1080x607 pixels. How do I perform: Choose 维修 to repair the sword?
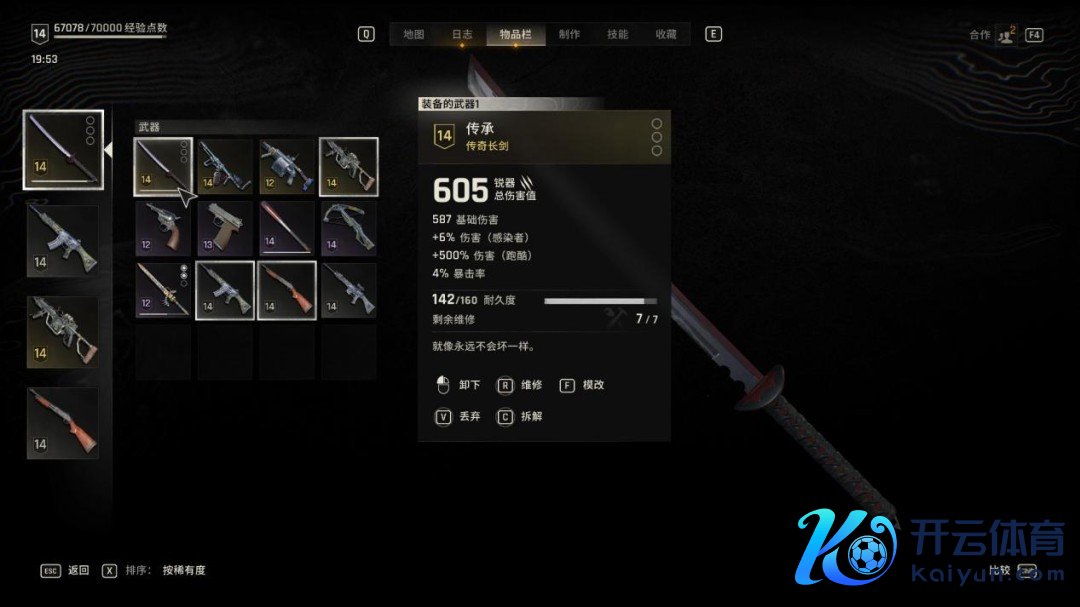(521, 385)
